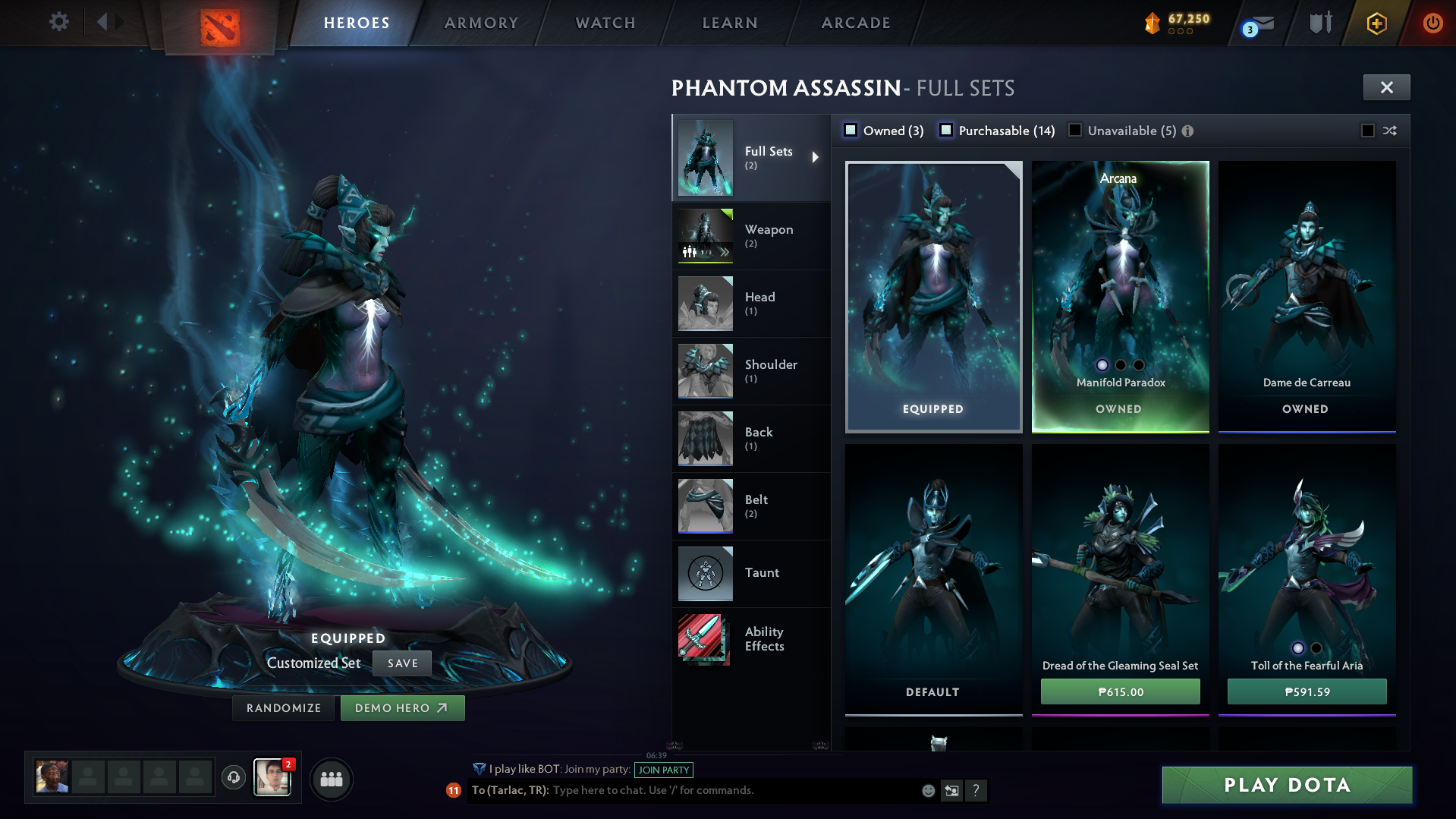
Task: Enable the Purchasable (14) filter checkbox
Action: 946,130
